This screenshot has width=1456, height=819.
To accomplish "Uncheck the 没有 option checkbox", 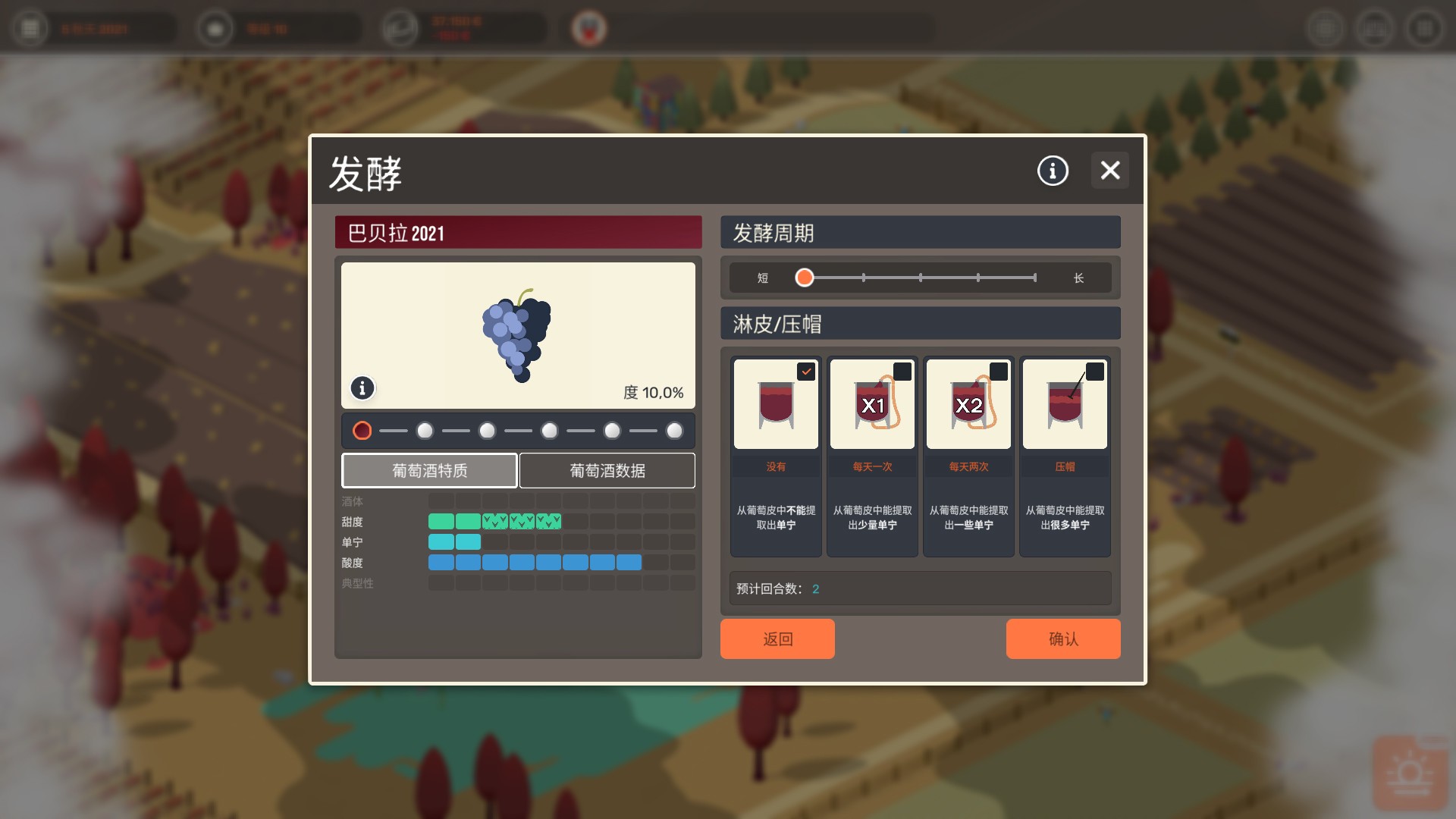I will (x=806, y=372).
